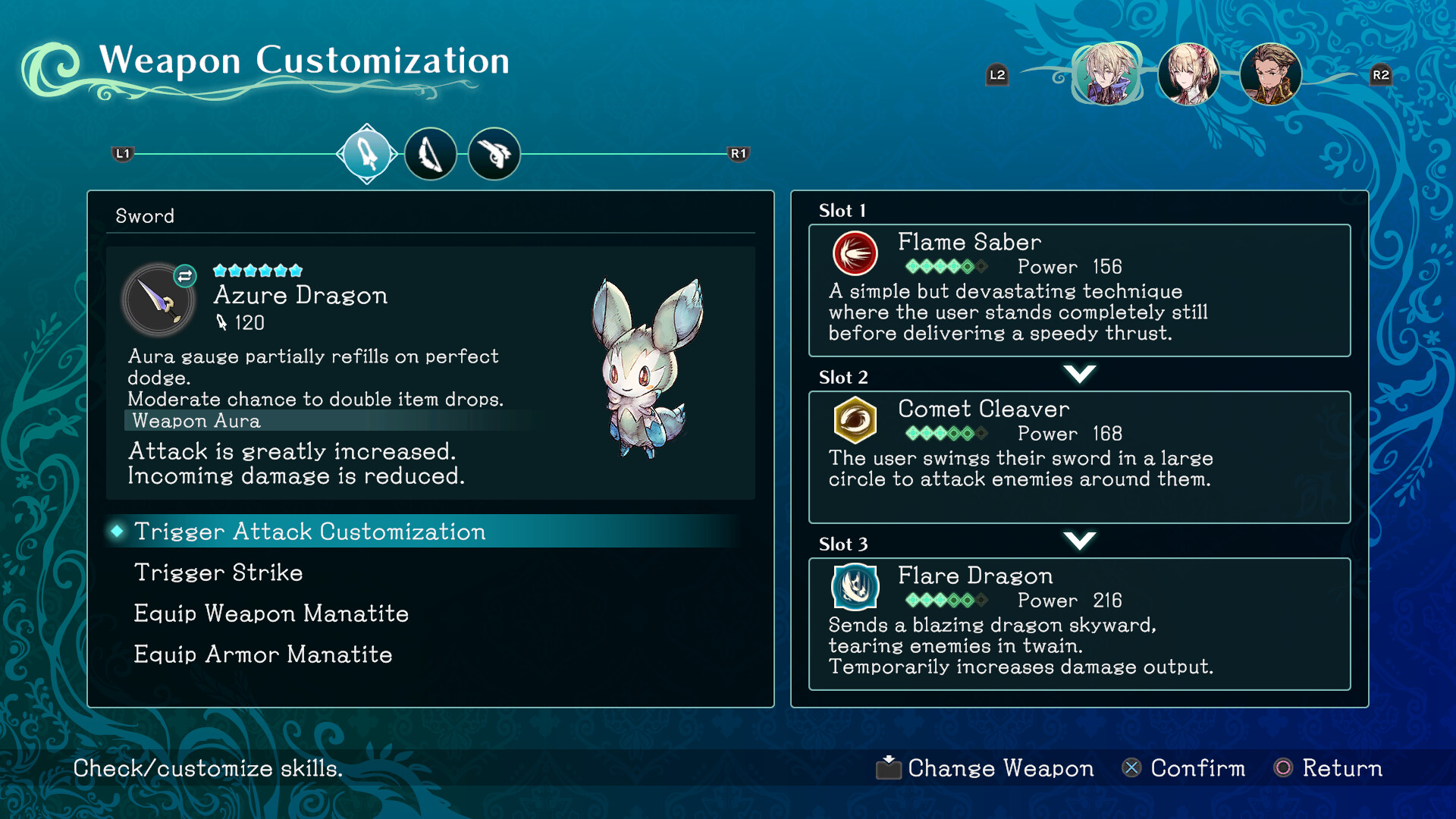1456x819 pixels.
Task: Select Trigger Attack Customization
Action: point(309,532)
